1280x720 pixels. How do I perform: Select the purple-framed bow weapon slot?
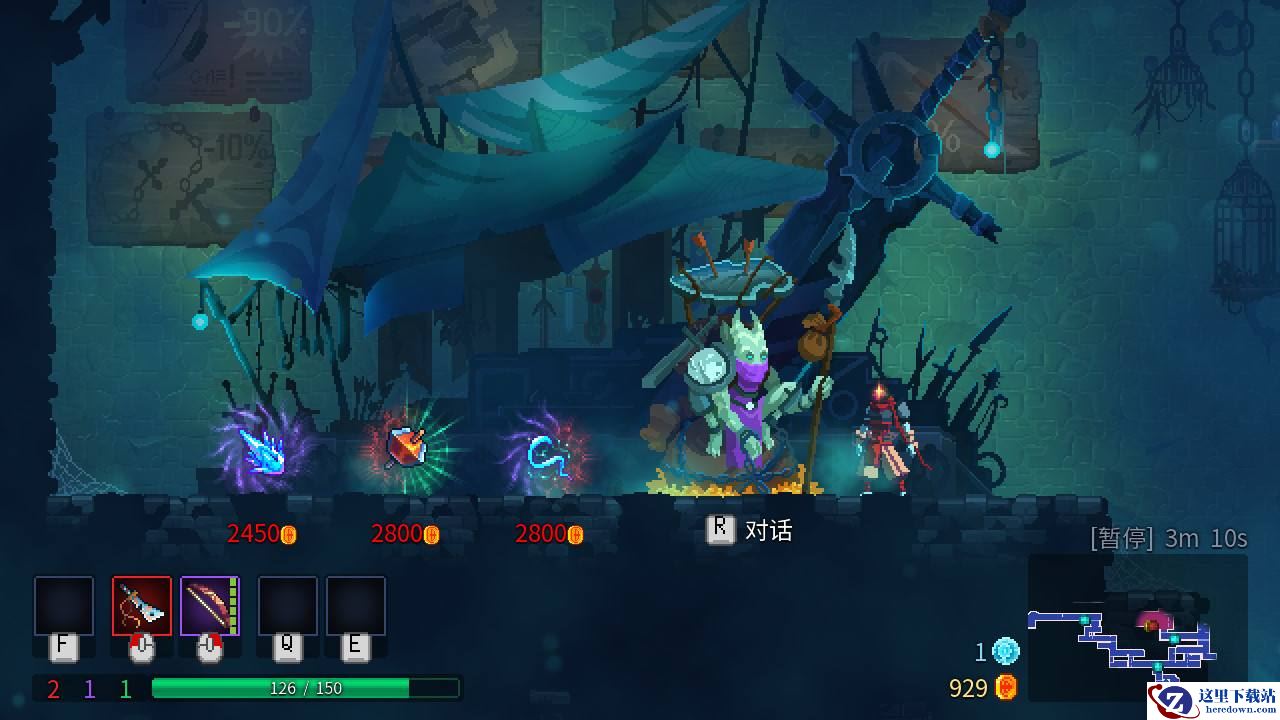209,606
